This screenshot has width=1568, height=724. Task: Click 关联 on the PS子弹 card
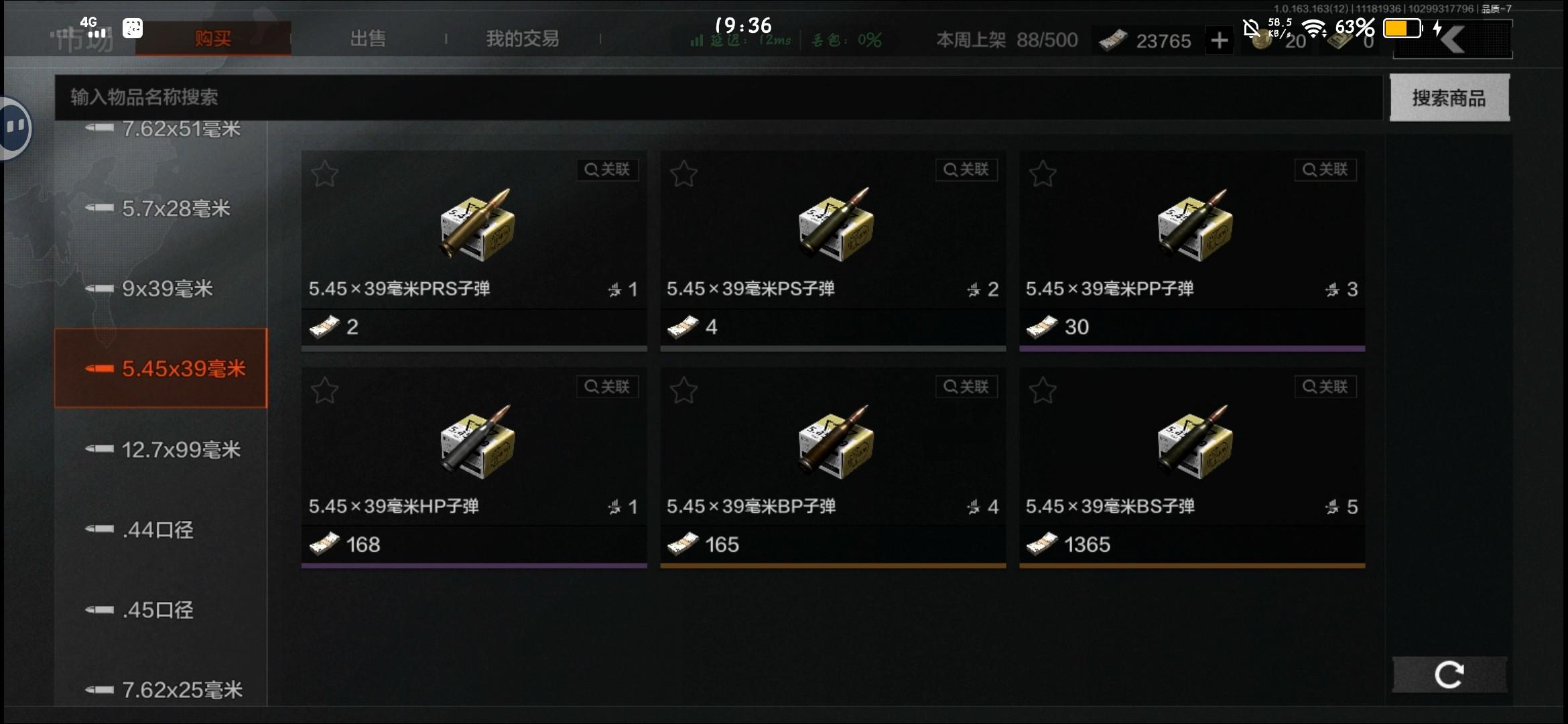pos(966,170)
